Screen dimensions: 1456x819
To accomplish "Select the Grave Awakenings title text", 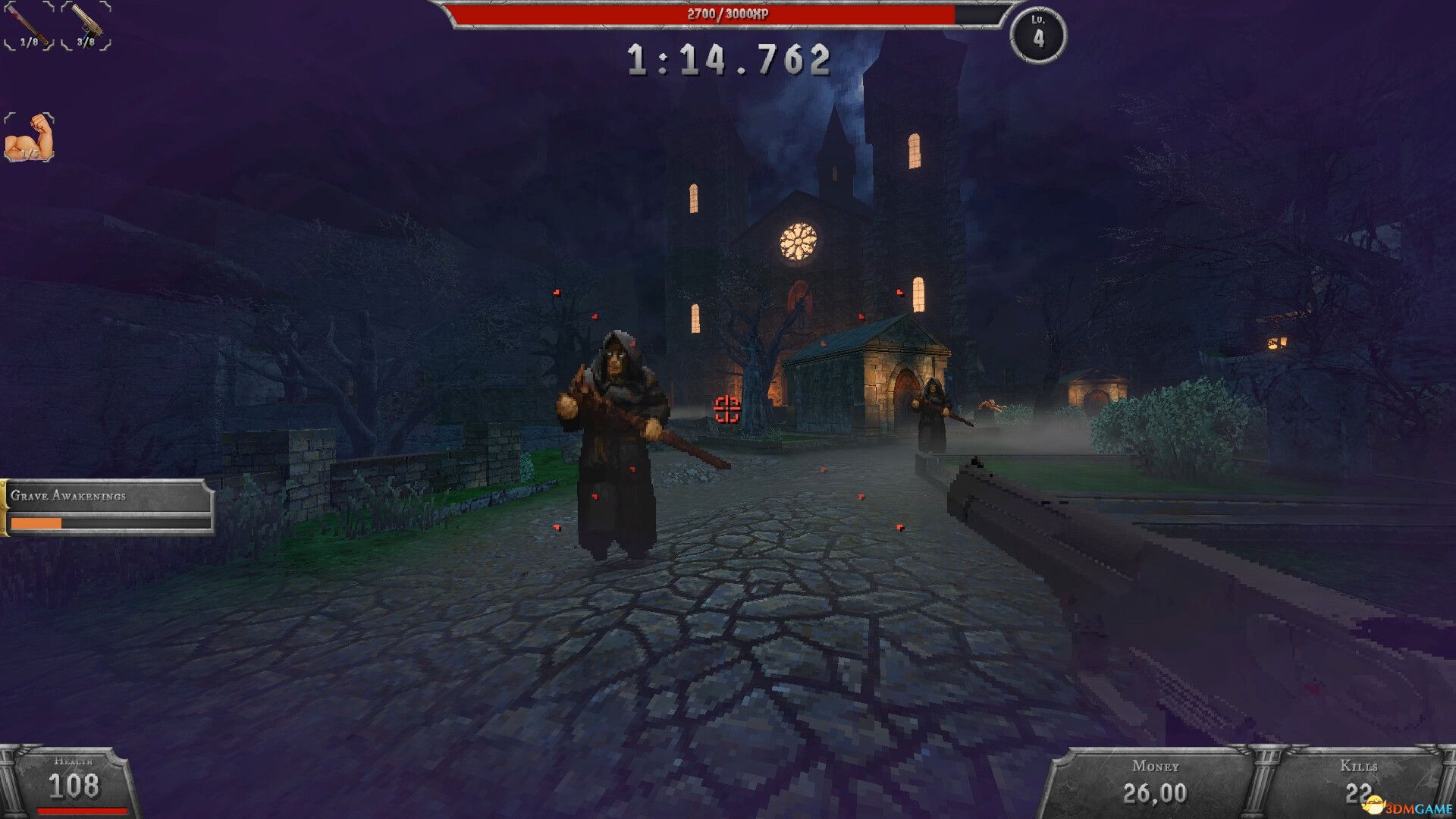I will tap(68, 498).
